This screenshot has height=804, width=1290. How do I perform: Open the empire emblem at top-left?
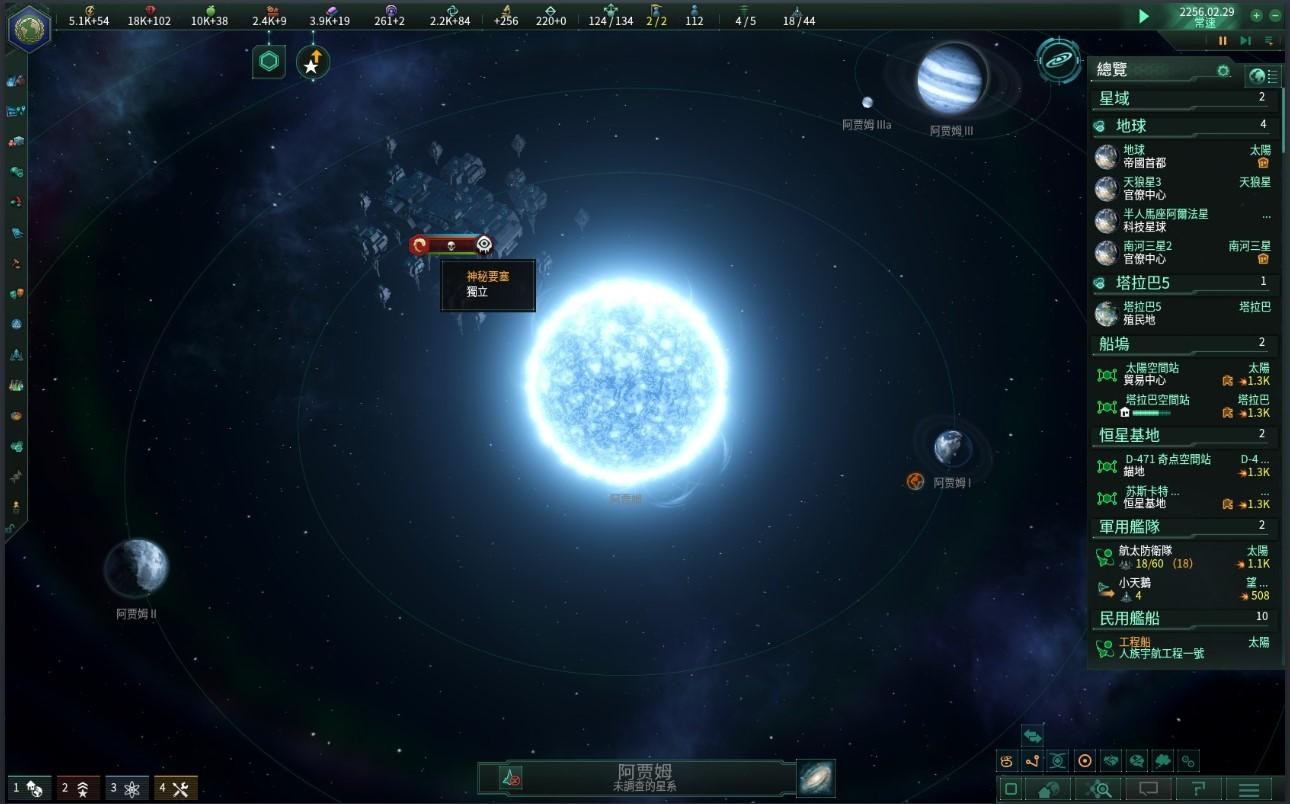pos(29,27)
